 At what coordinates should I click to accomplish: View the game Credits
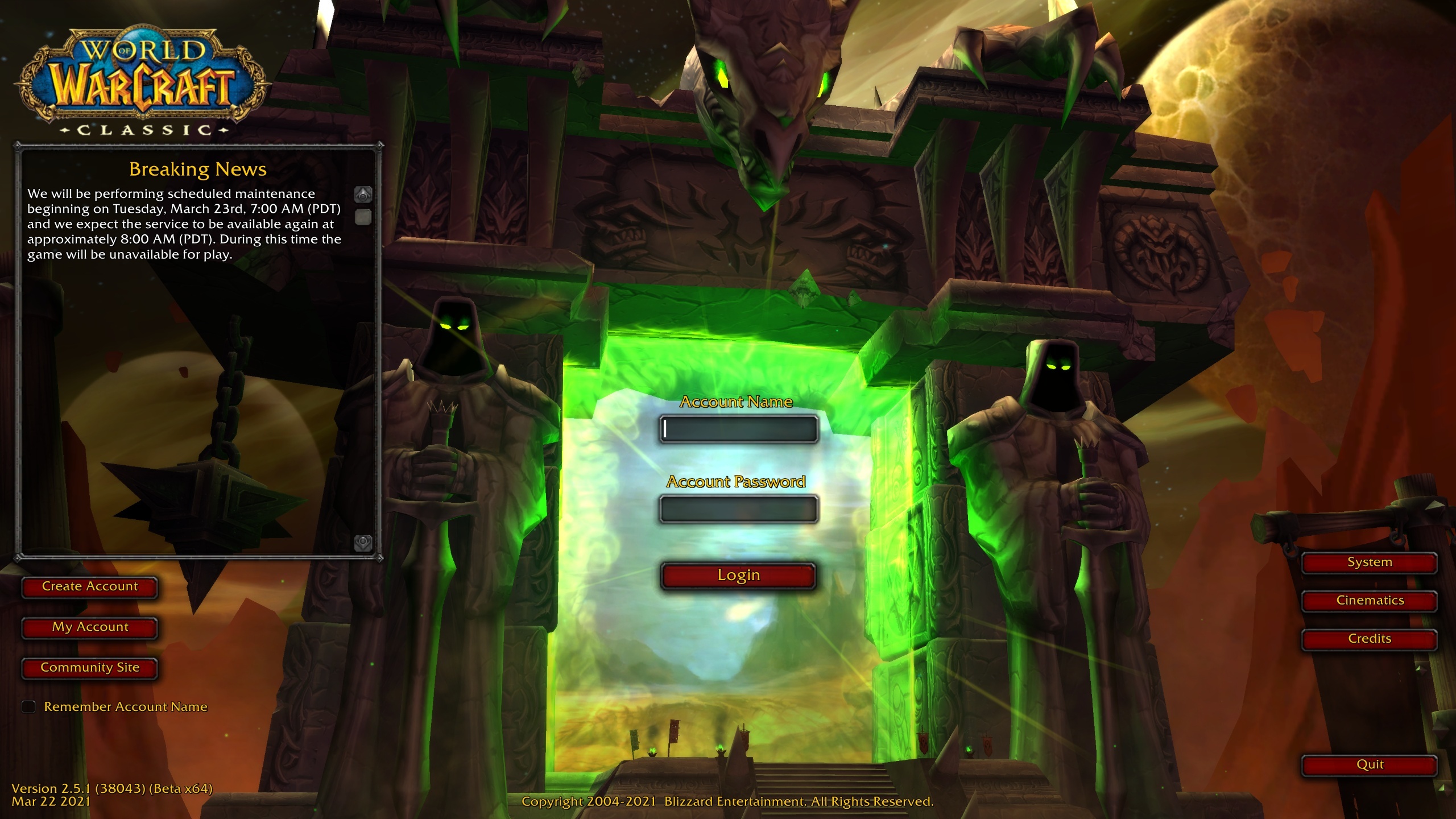pyautogui.click(x=1368, y=638)
